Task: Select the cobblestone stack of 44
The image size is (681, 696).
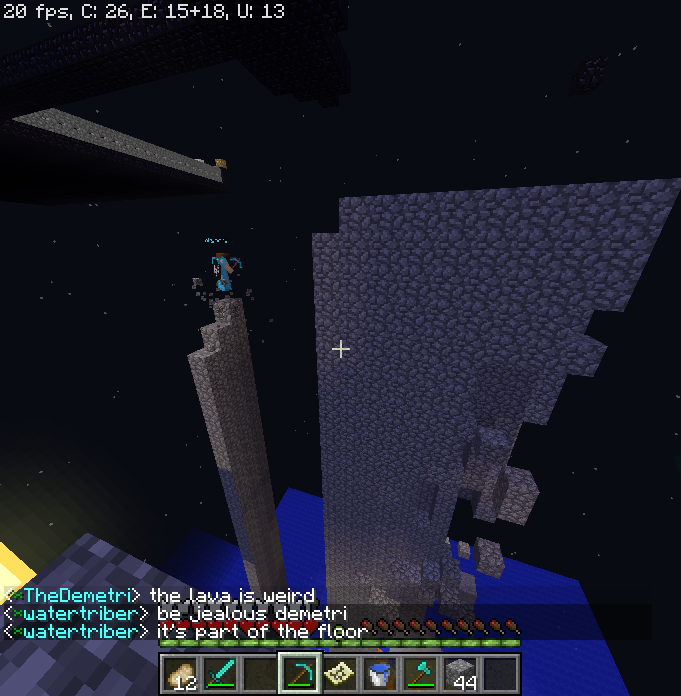Action: click(x=459, y=672)
